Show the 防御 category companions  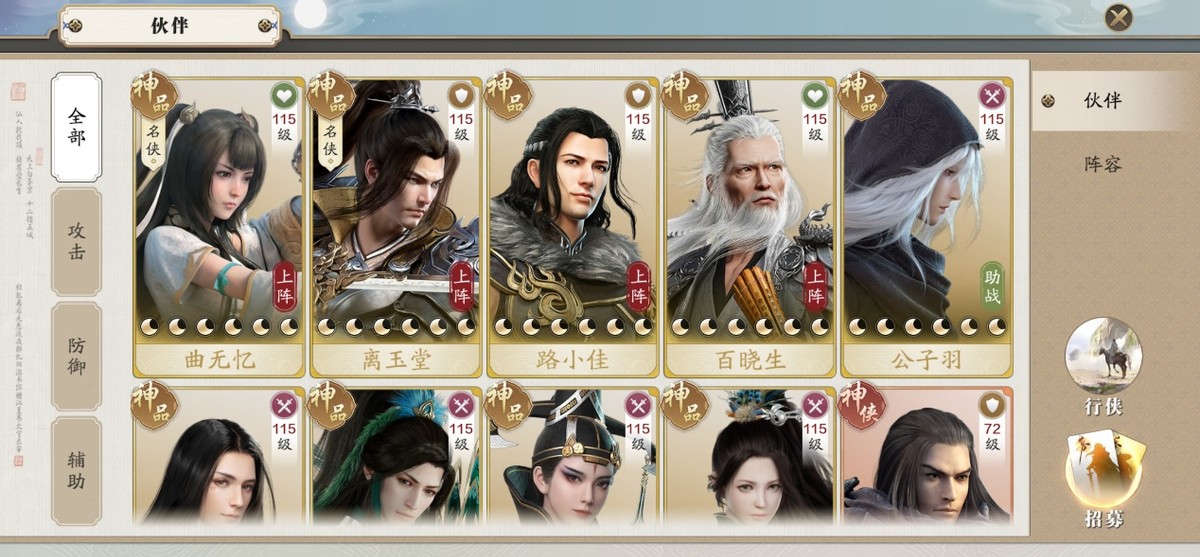click(x=77, y=355)
